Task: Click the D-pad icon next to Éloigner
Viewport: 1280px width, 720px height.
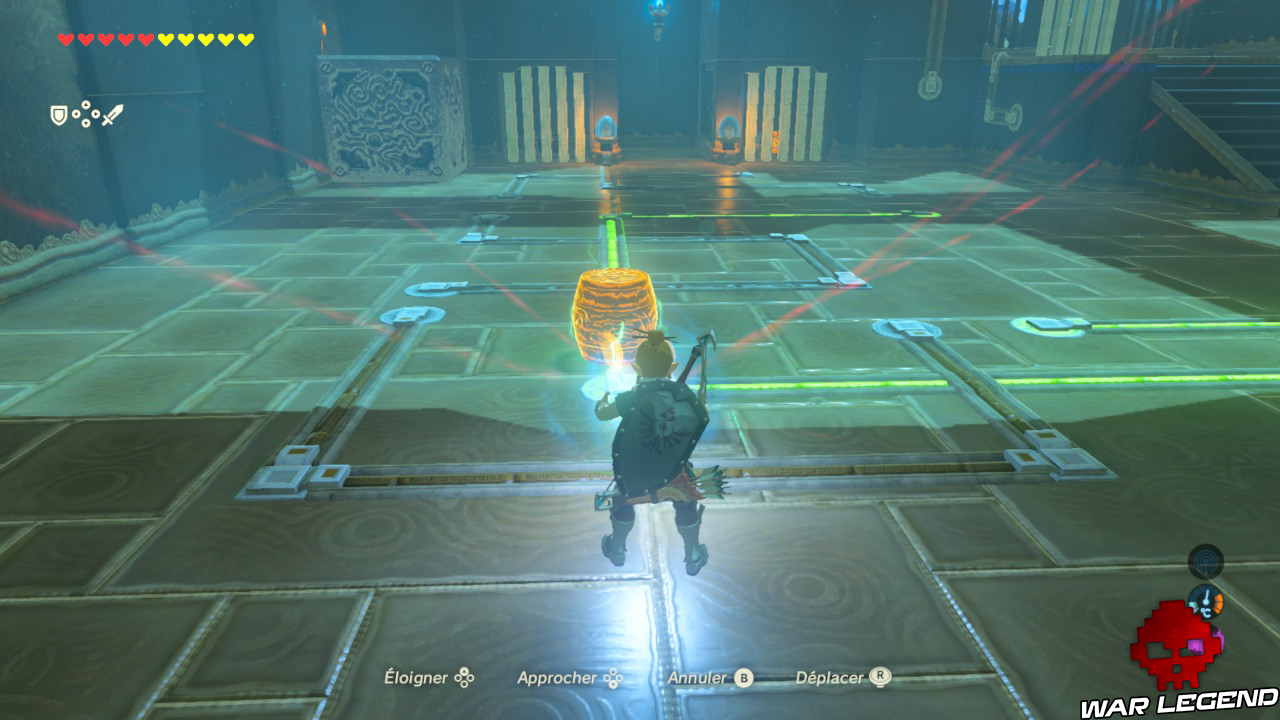Action: pos(464,678)
